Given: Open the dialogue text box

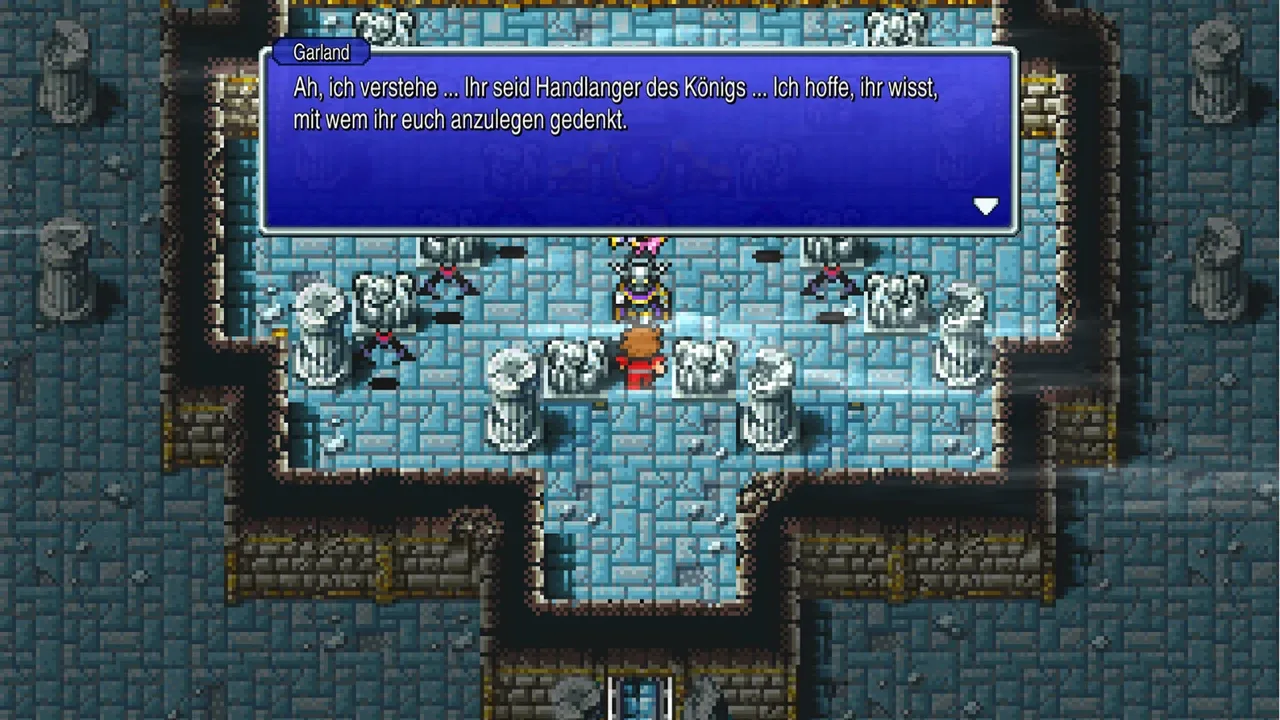Looking at the screenshot, I should pyautogui.click(x=640, y=135).
